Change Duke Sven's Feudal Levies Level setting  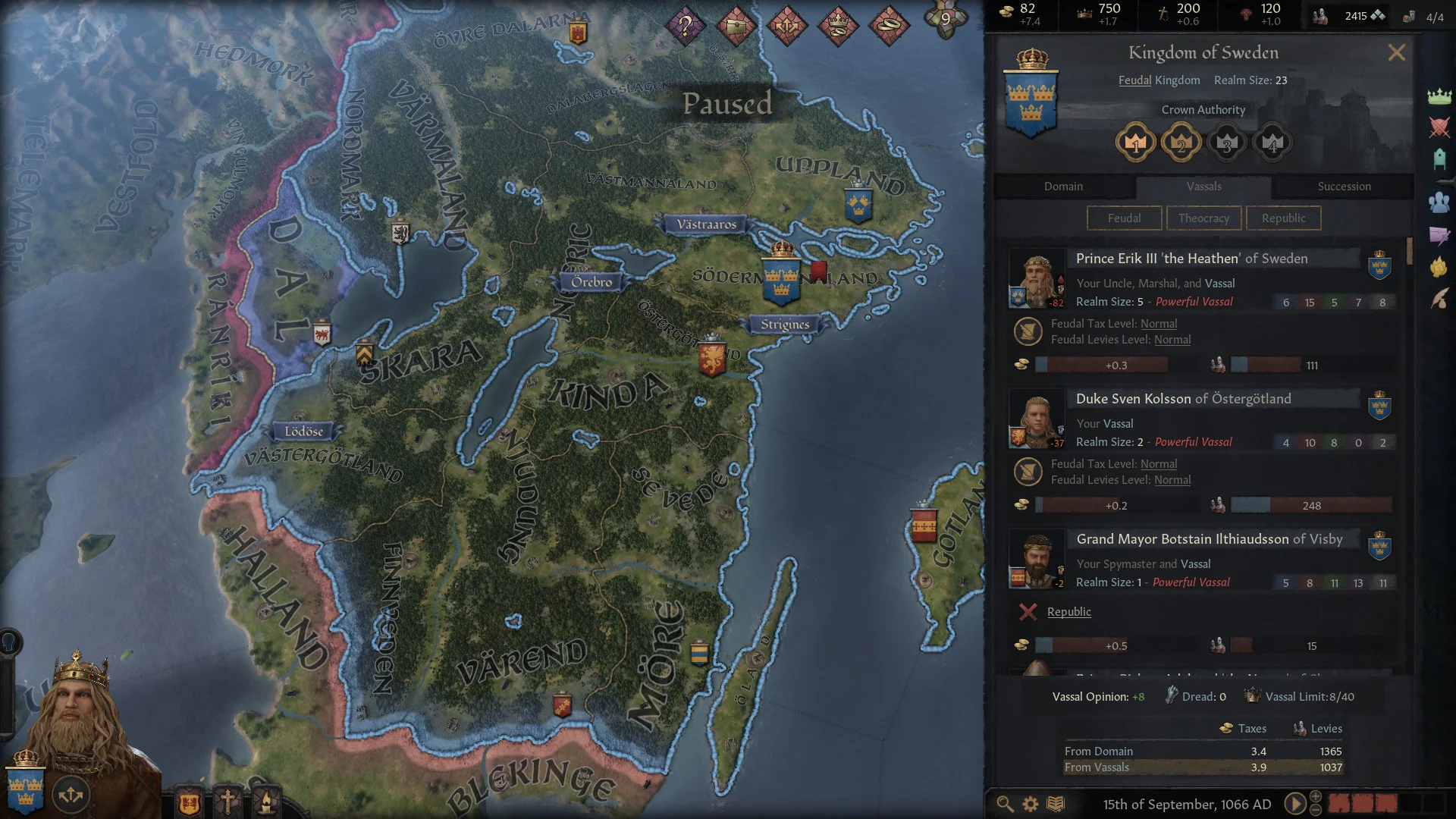click(x=1172, y=479)
